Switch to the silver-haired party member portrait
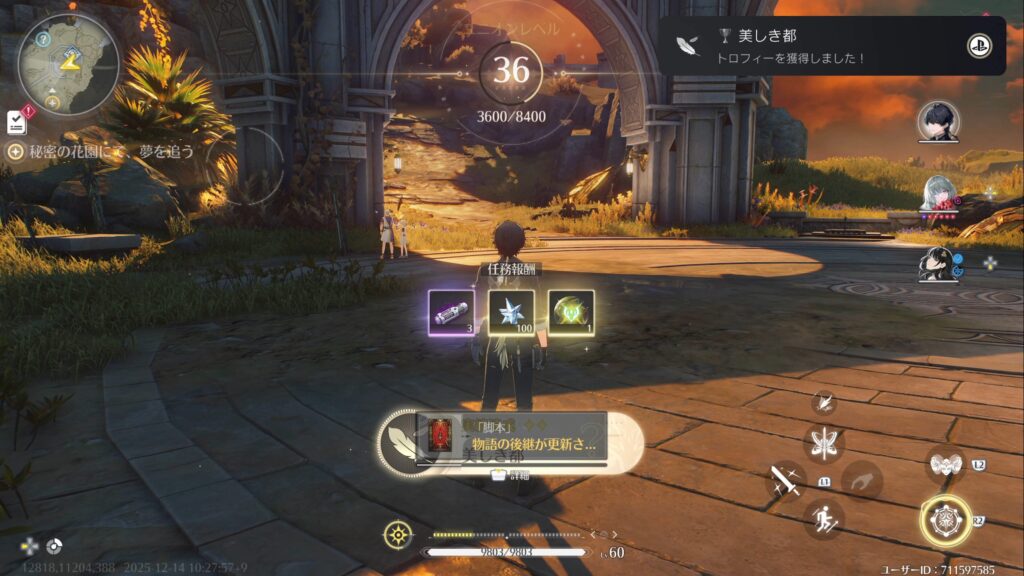The height and width of the screenshot is (576, 1024). pos(938,195)
